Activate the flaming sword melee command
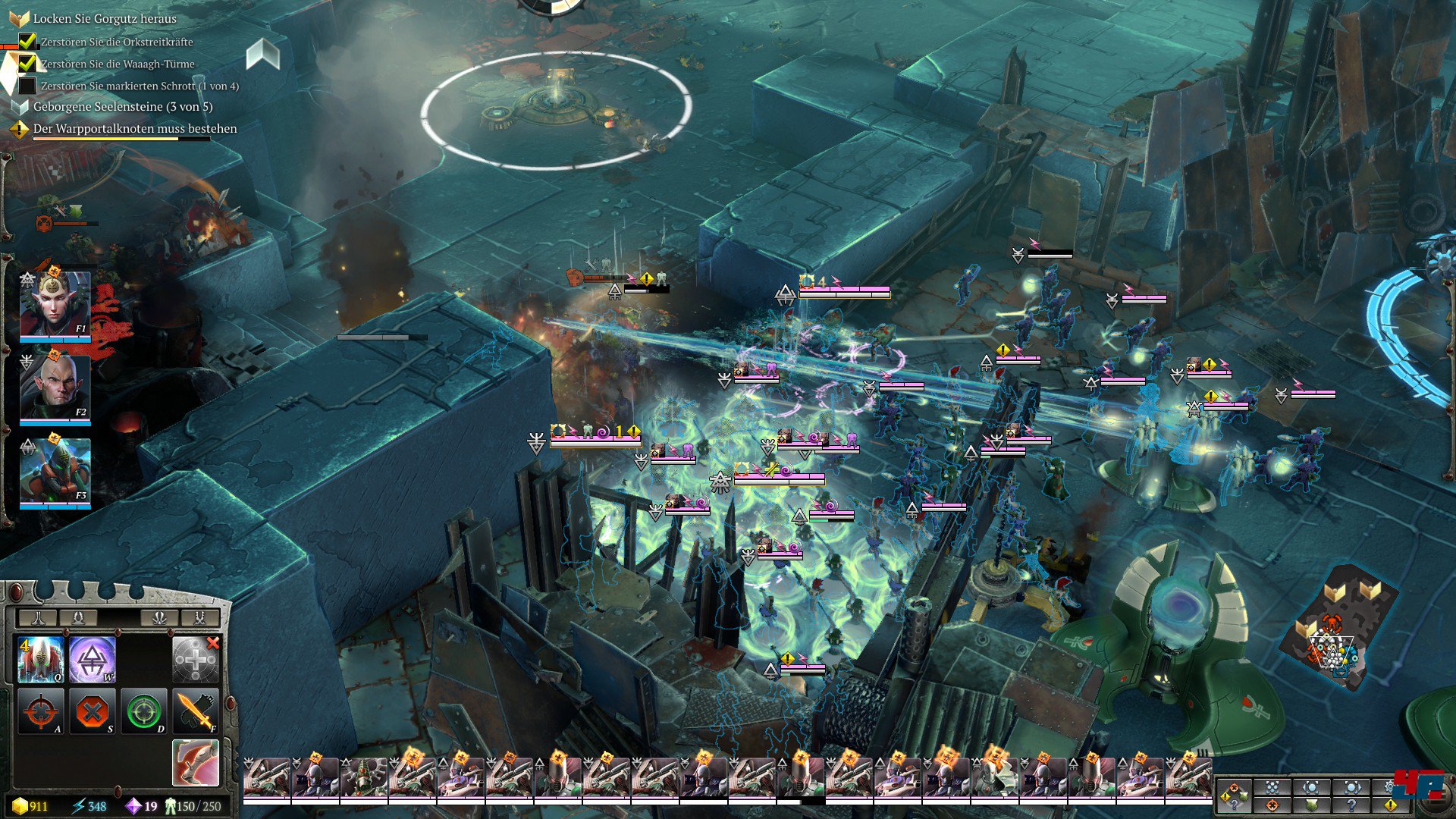Viewport: 1456px width, 819px height. (196, 711)
